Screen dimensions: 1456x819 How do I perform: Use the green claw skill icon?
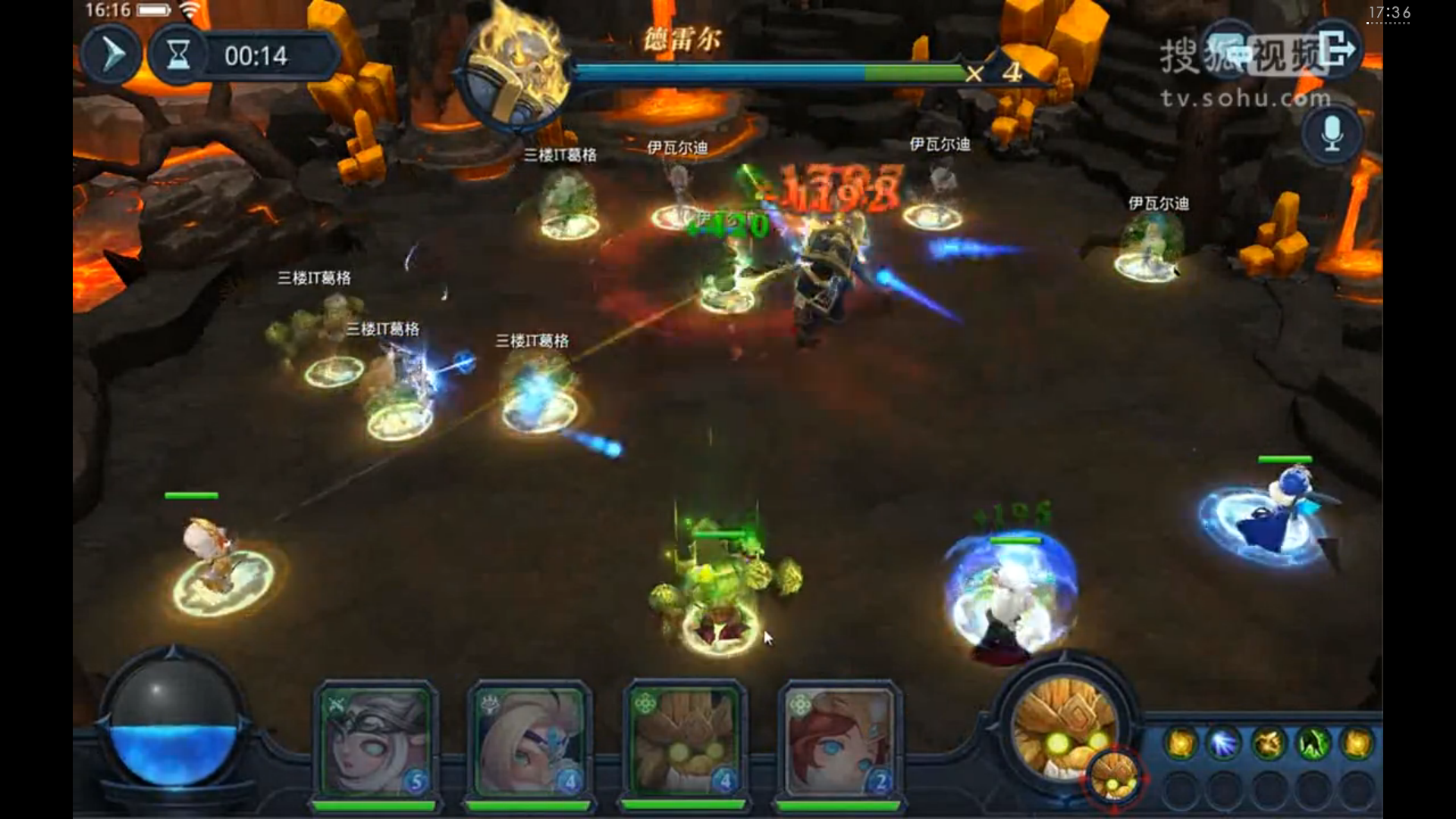point(1314,744)
